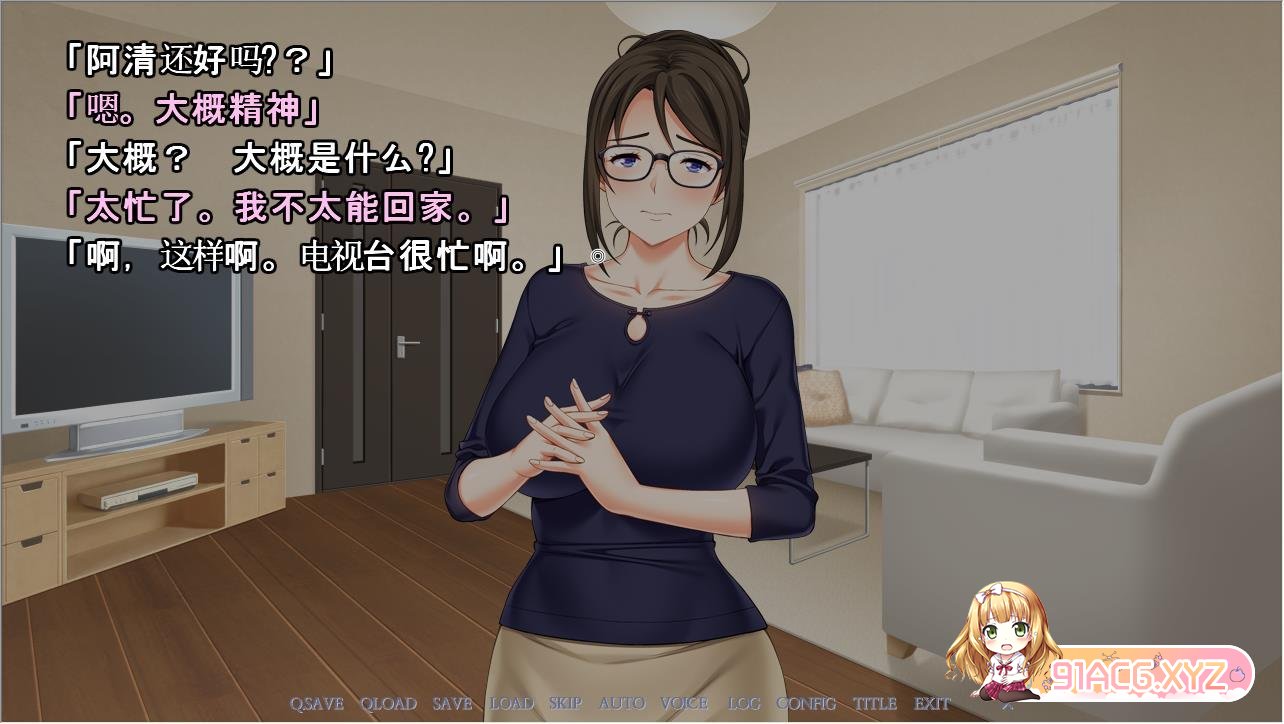Enable SKIP mode
The image size is (1284, 724).
[x=565, y=703]
